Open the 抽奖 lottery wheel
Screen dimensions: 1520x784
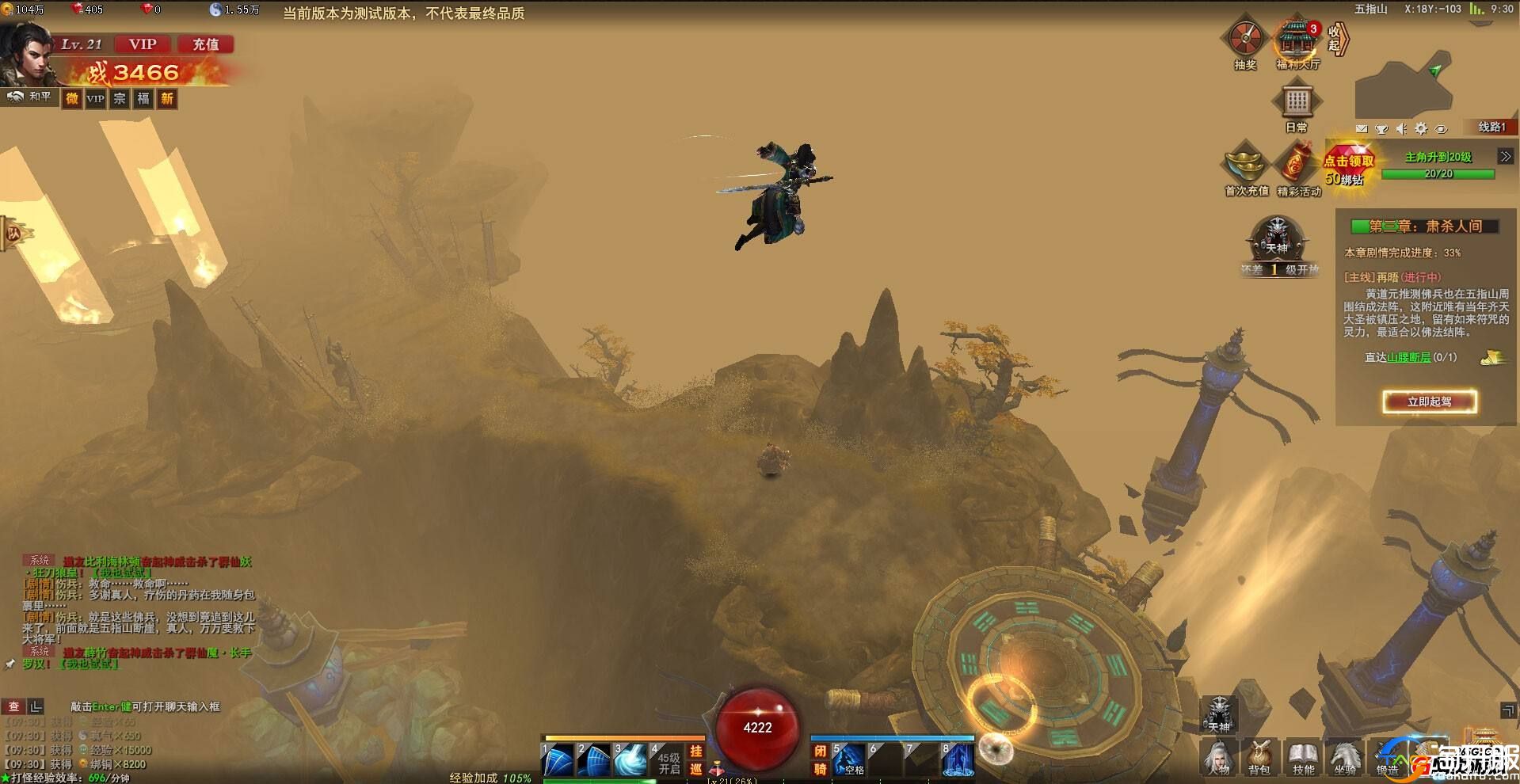(x=1246, y=38)
